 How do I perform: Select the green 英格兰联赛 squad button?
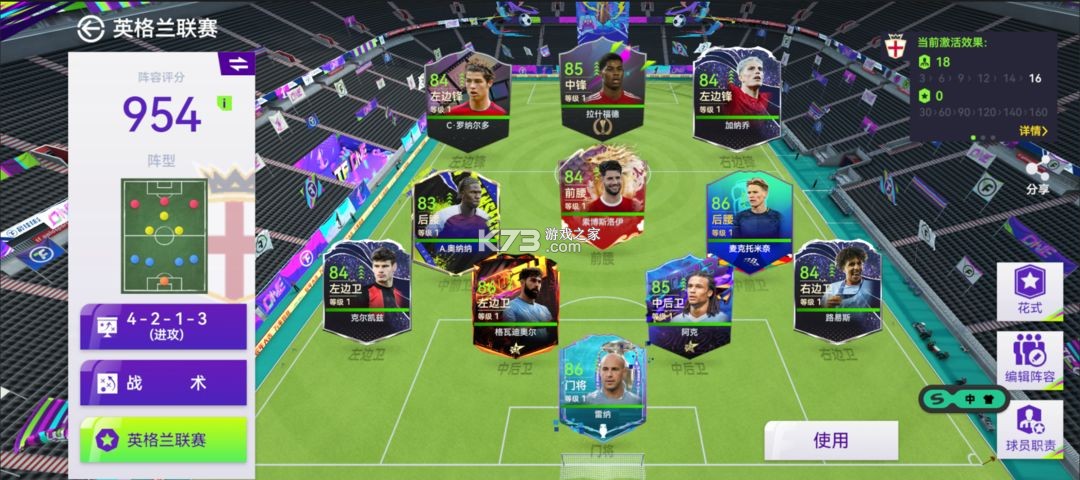[163, 440]
